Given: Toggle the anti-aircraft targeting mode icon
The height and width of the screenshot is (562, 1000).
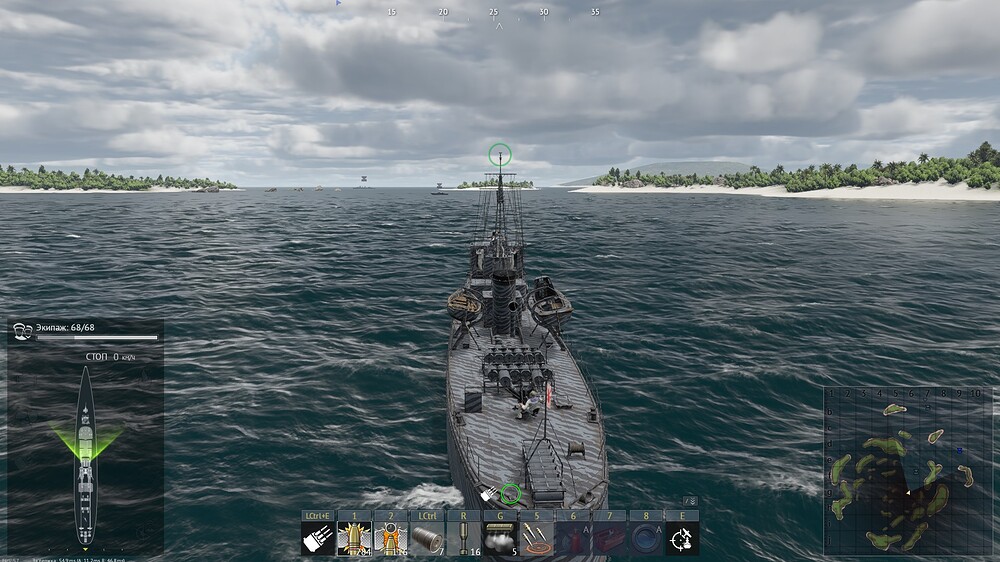Looking at the screenshot, I should [x=682, y=538].
